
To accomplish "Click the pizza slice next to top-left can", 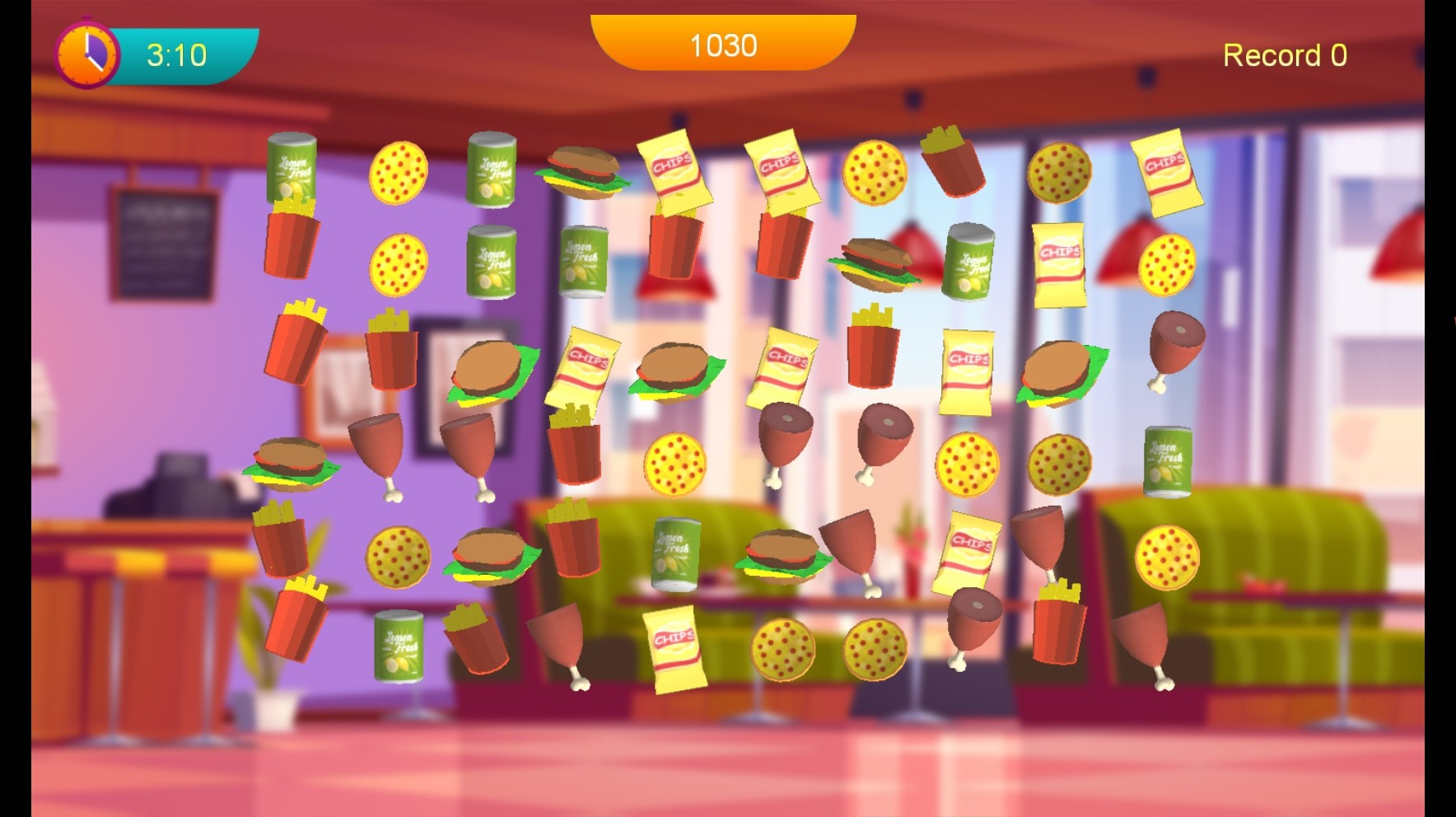I will (x=401, y=173).
